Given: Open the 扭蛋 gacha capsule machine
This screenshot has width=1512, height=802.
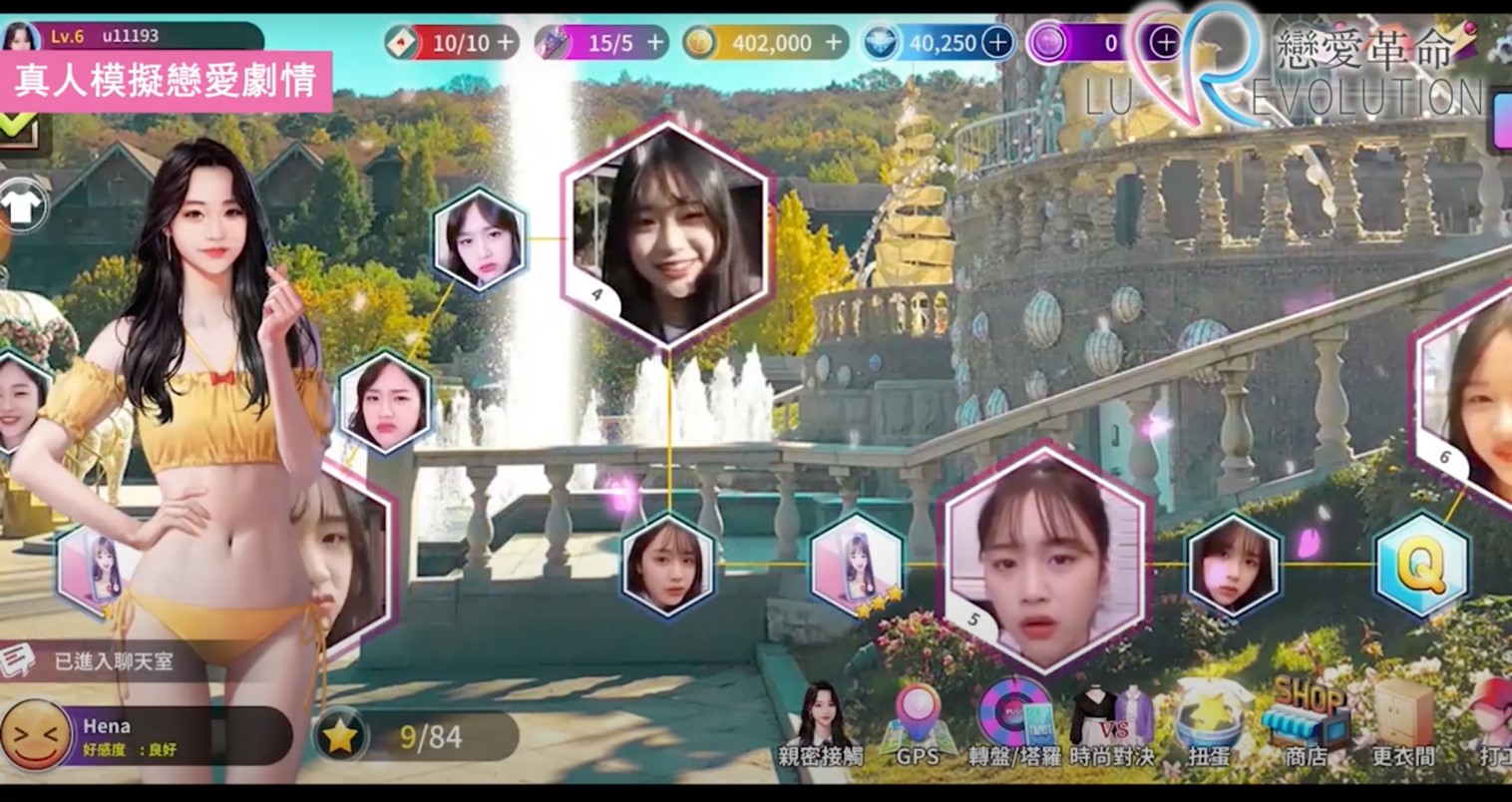Looking at the screenshot, I should (x=1209, y=725).
